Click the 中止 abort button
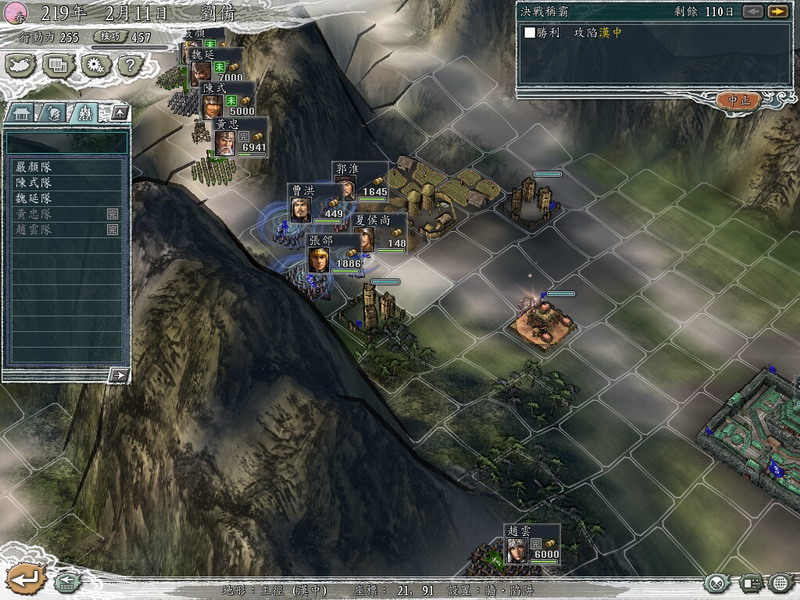 tap(740, 100)
